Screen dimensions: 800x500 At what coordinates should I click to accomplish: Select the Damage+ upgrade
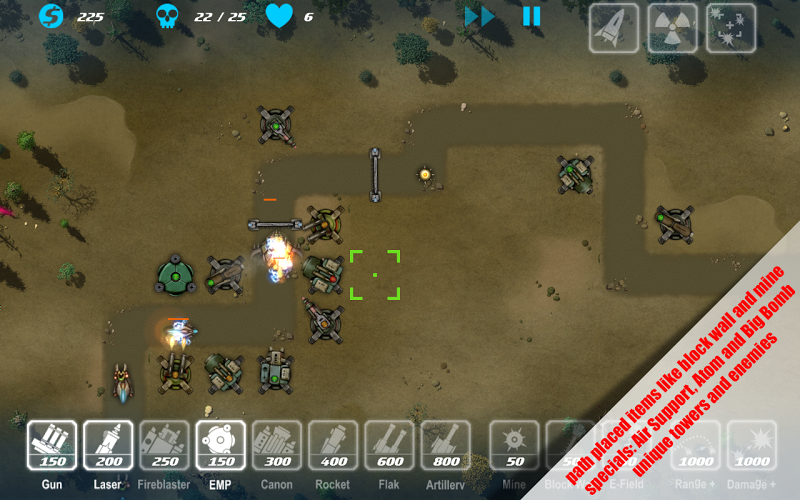click(752, 445)
